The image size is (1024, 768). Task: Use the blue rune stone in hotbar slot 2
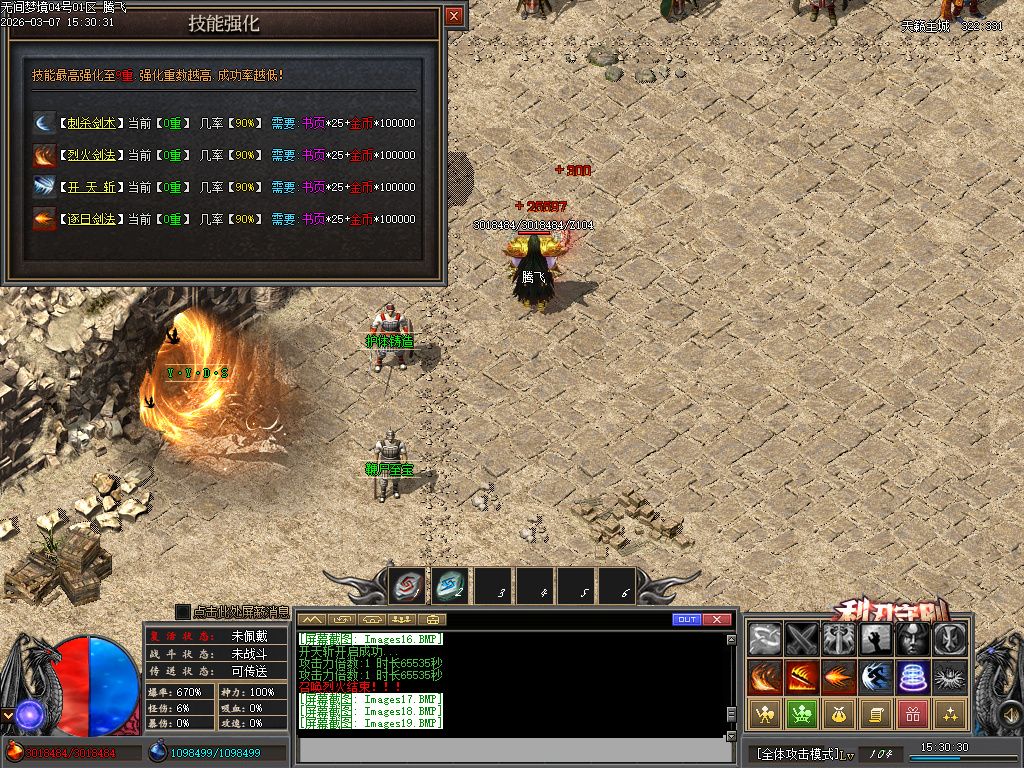coord(449,585)
